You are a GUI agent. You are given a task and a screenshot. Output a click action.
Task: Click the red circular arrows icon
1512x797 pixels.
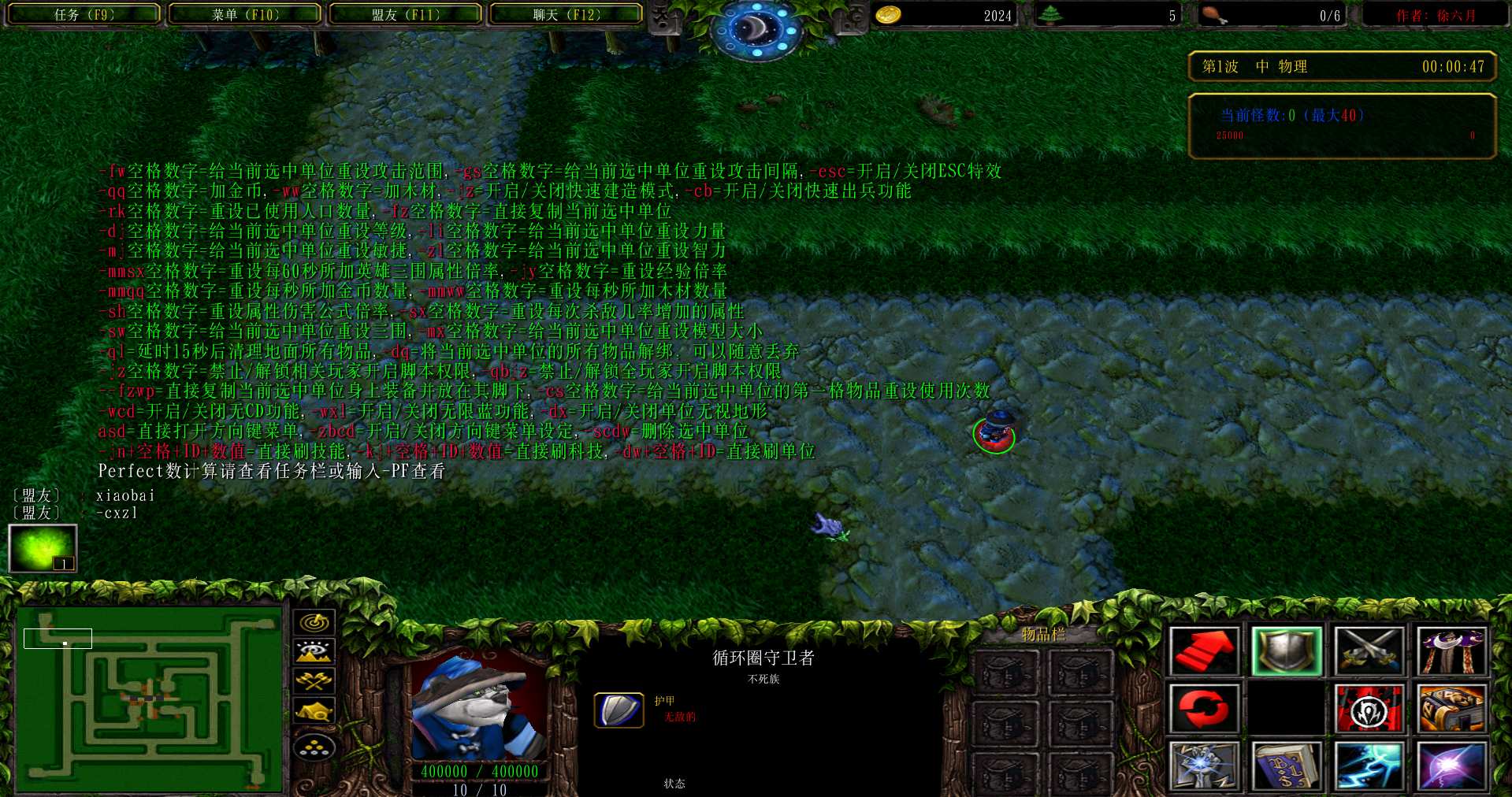coord(1204,708)
